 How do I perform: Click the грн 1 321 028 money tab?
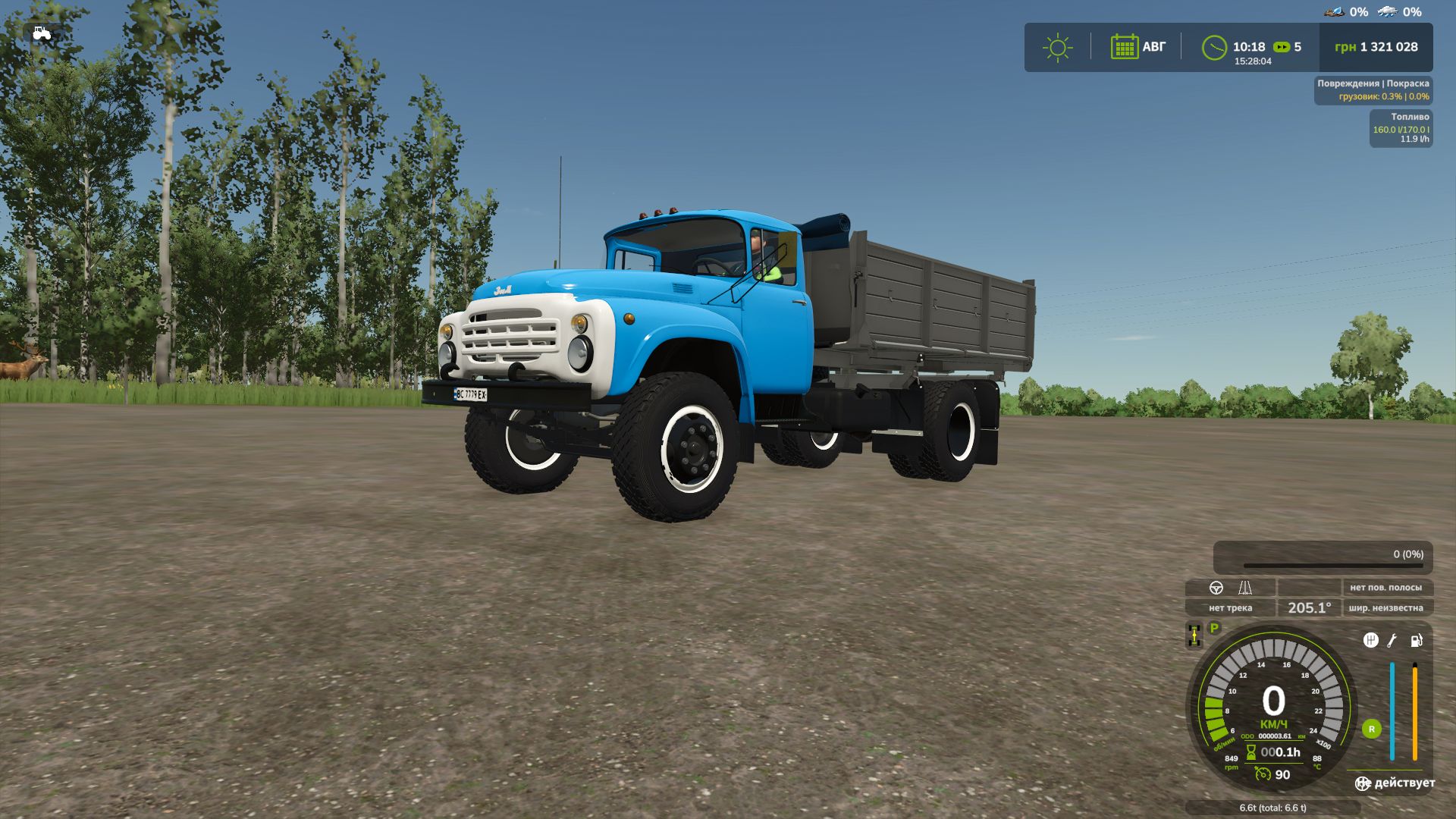point(1377,47)
